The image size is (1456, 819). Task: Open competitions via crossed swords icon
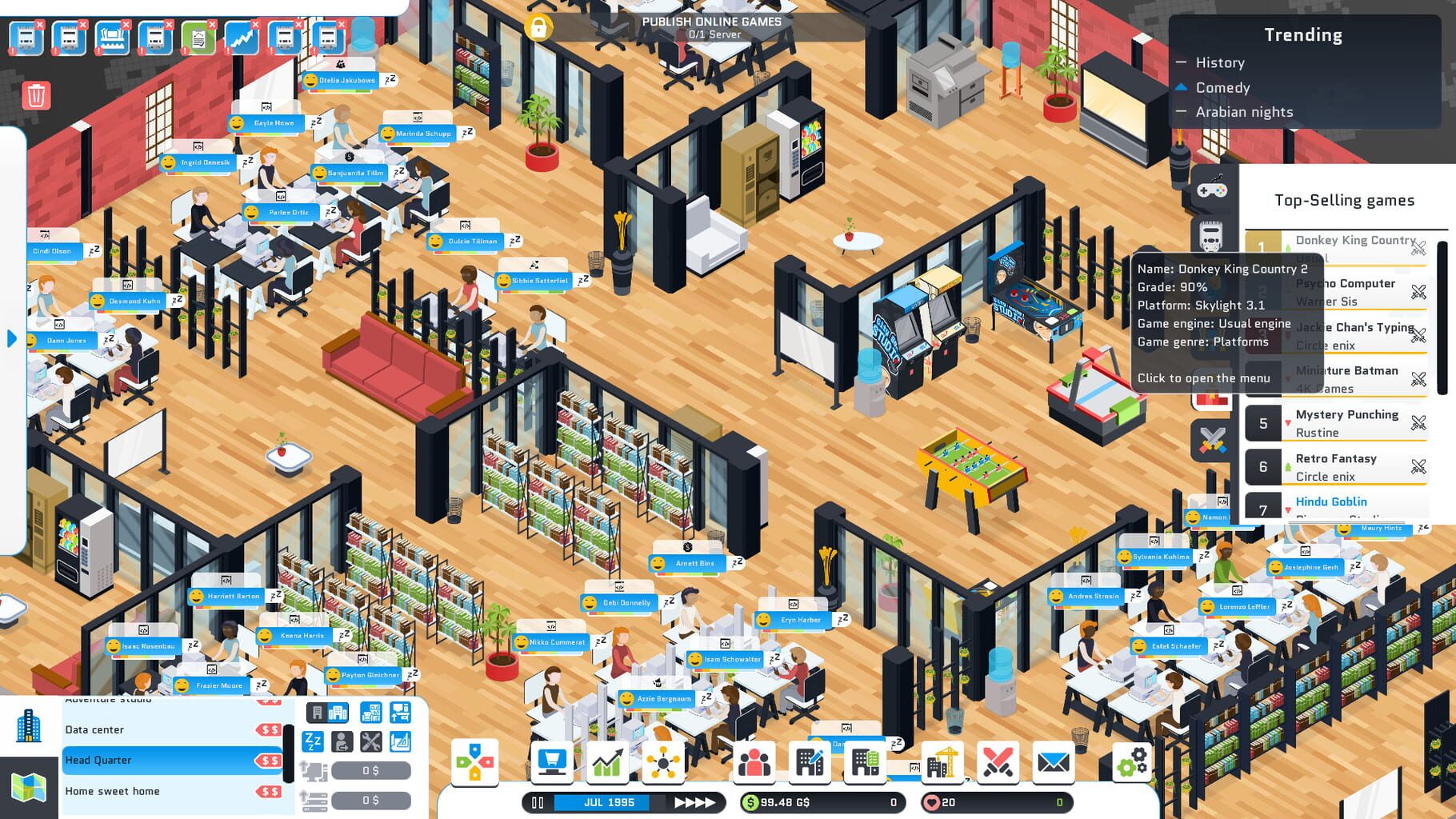[x=998, y=762]
